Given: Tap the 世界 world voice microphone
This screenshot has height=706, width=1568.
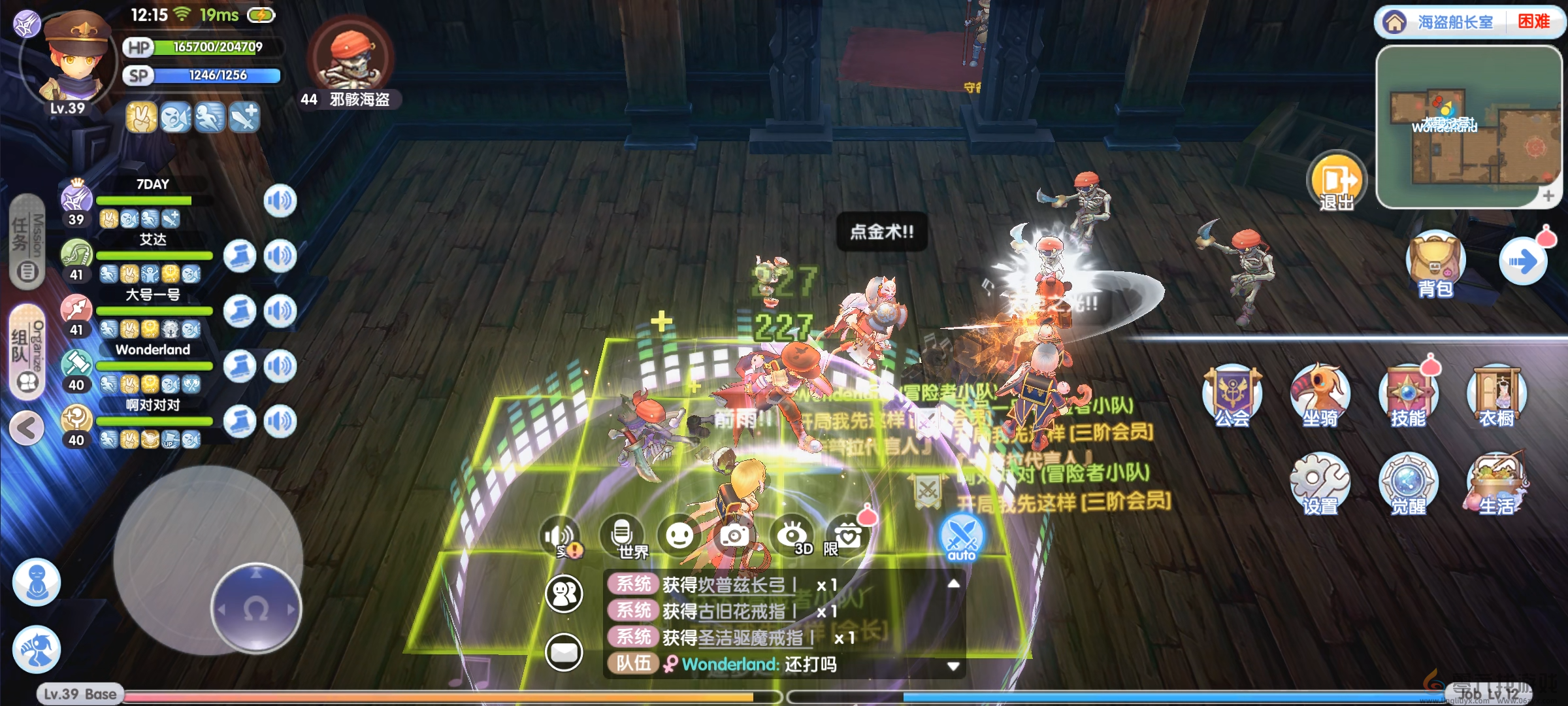Looking at the screenshot, I should 622,536.
